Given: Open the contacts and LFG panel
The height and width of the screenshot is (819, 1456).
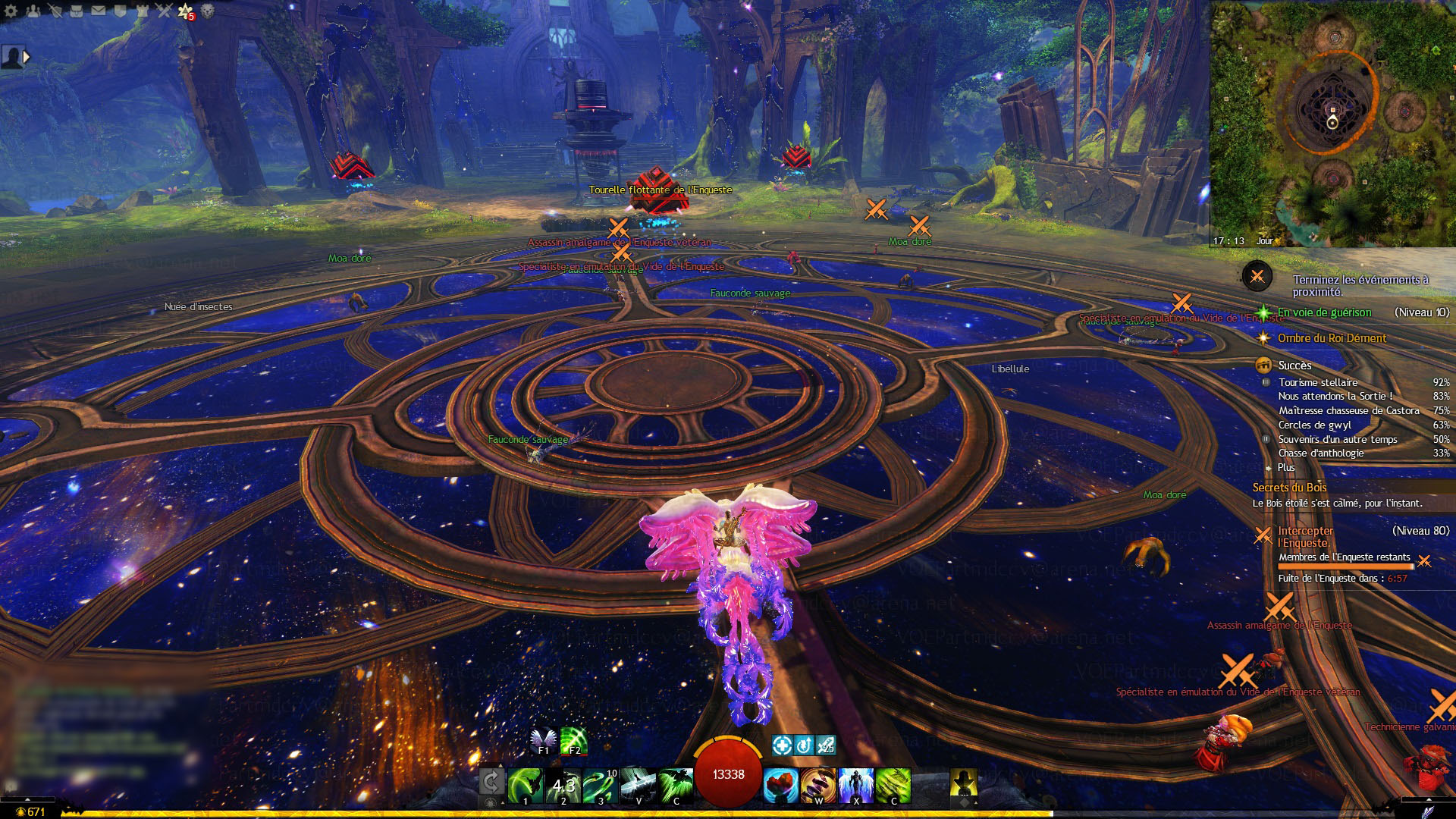Looking at the screenshot, I should pos(33,11).
